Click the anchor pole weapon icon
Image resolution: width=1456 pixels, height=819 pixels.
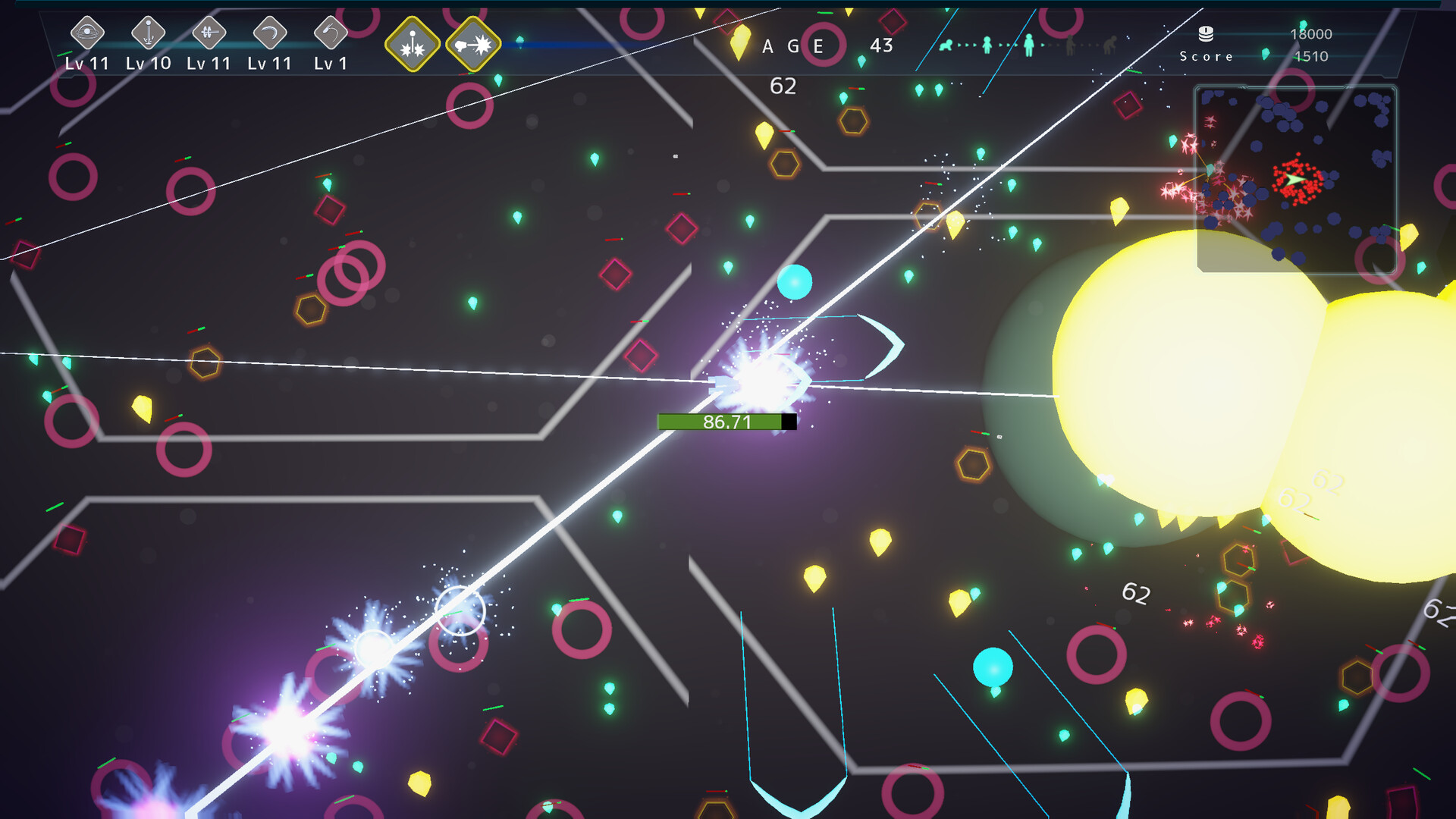coord(148,33)
